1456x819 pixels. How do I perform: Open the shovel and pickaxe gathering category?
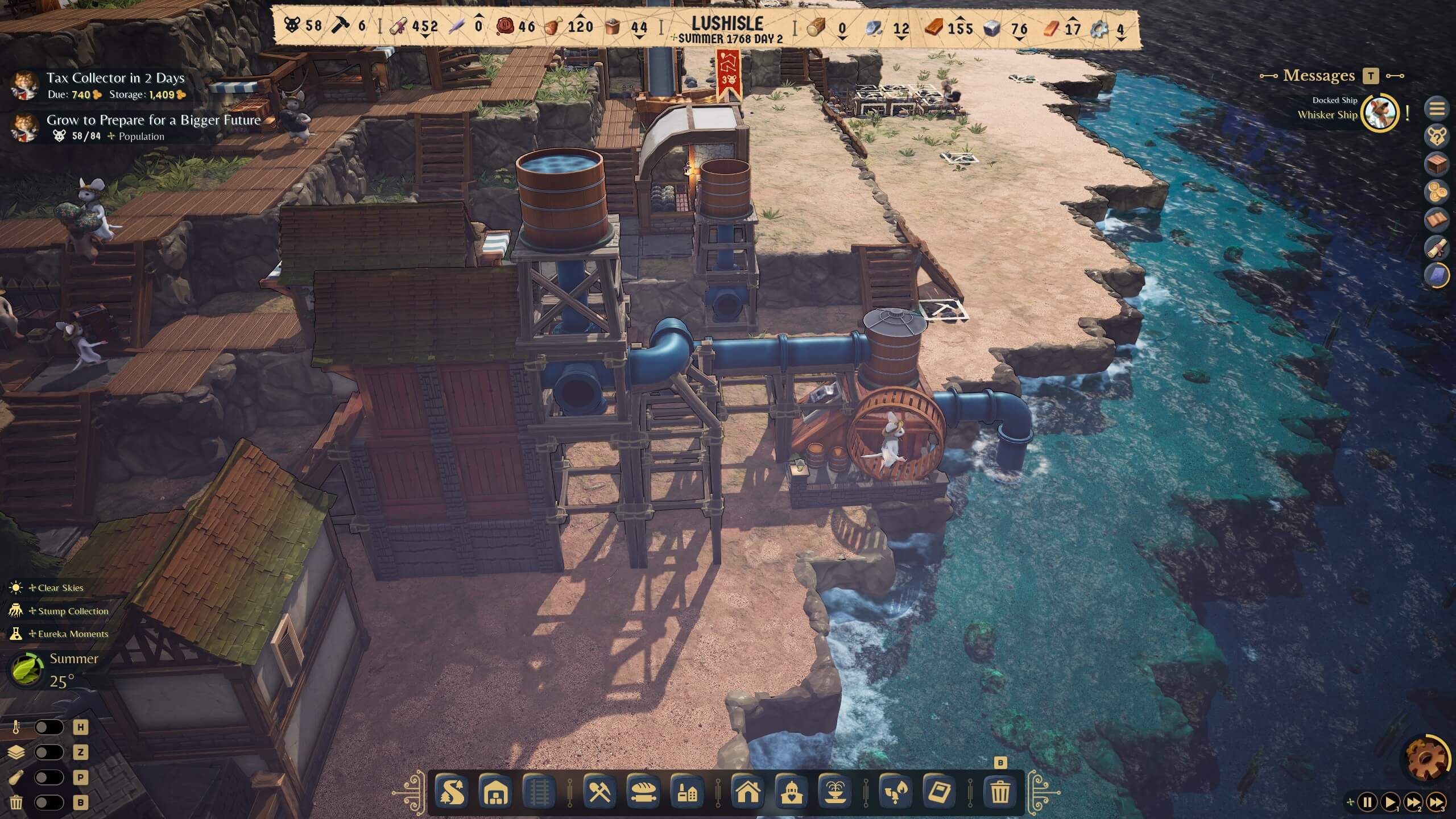point(599,792)
